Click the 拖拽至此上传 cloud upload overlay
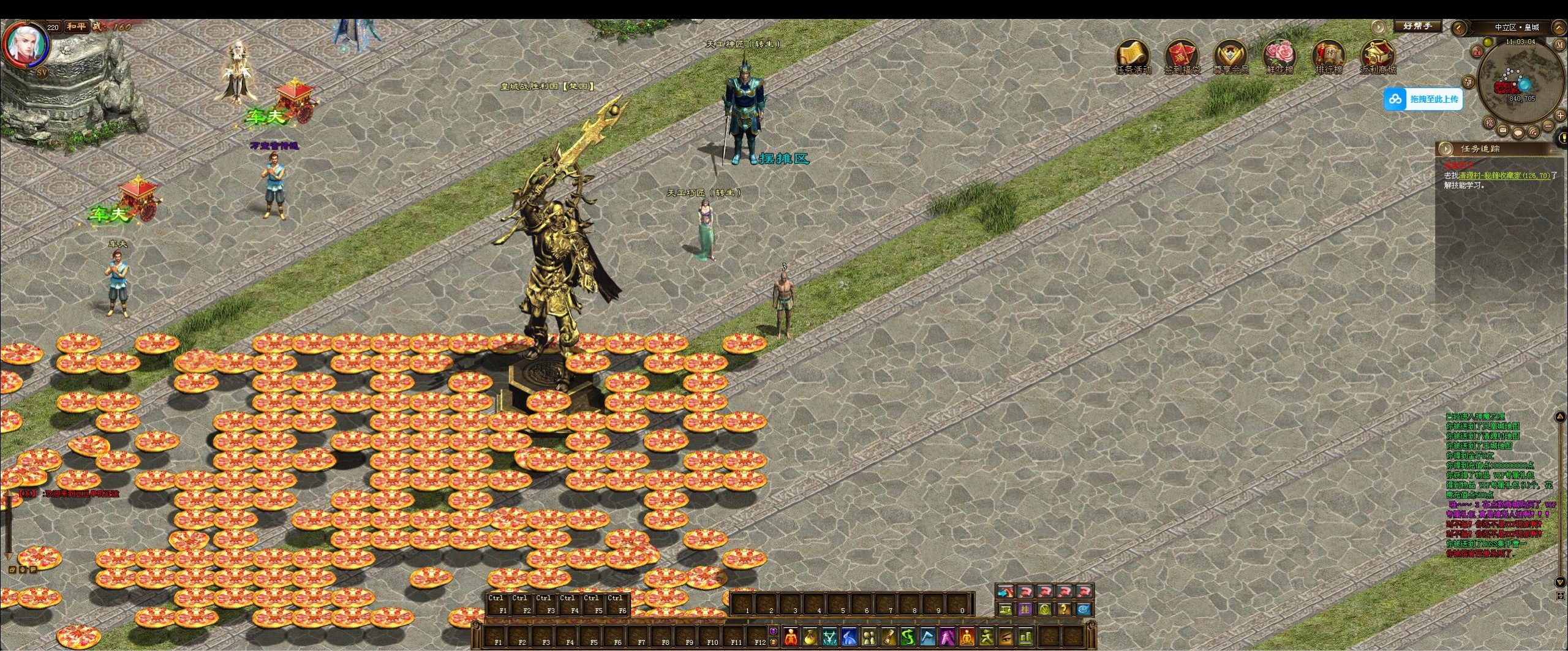This screenshot has width=1568, height=651. coord(1423,99)
